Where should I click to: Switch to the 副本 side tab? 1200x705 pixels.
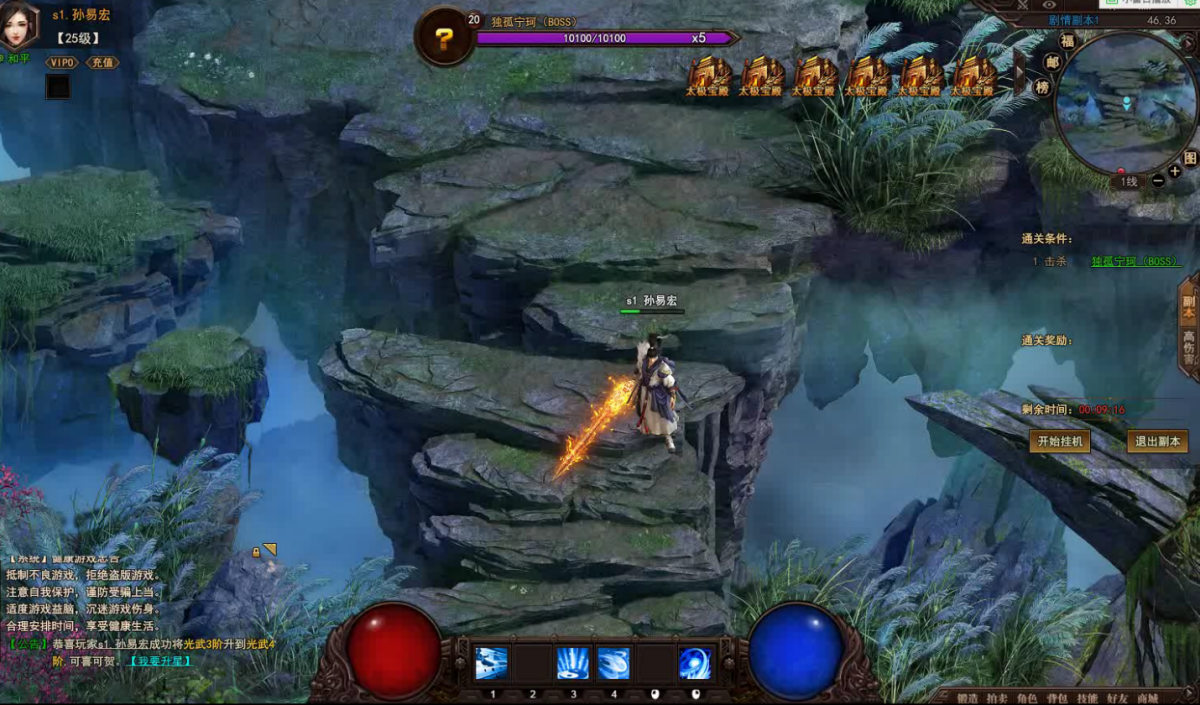pyautogui.click(x=1189, y=307)
